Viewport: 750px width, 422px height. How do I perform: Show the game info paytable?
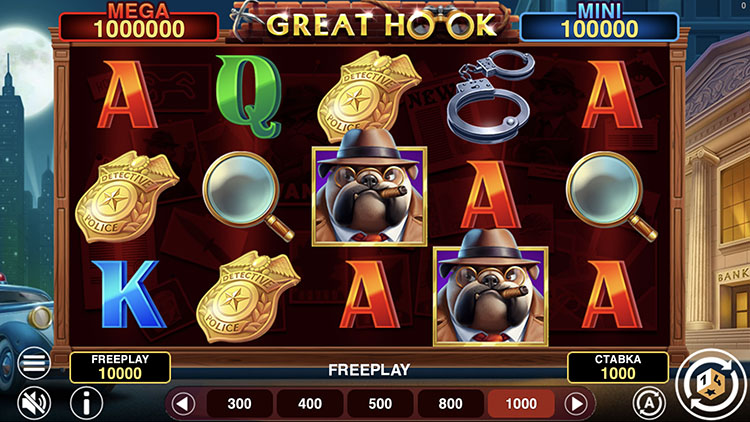(x=86, y=403)
